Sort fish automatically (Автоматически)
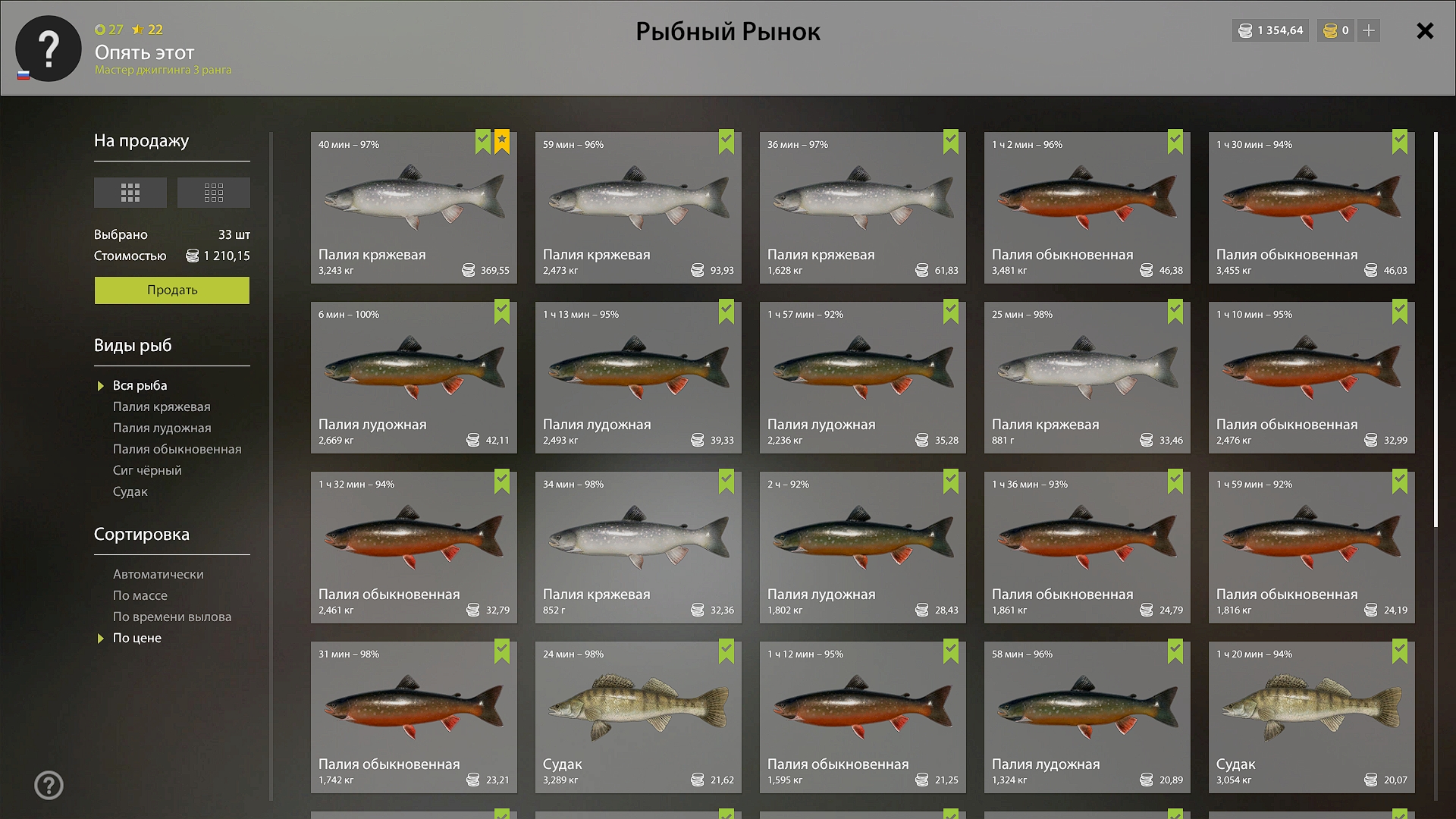The height and width of the screenshot is (819, 1456). [x=158, y=575]
